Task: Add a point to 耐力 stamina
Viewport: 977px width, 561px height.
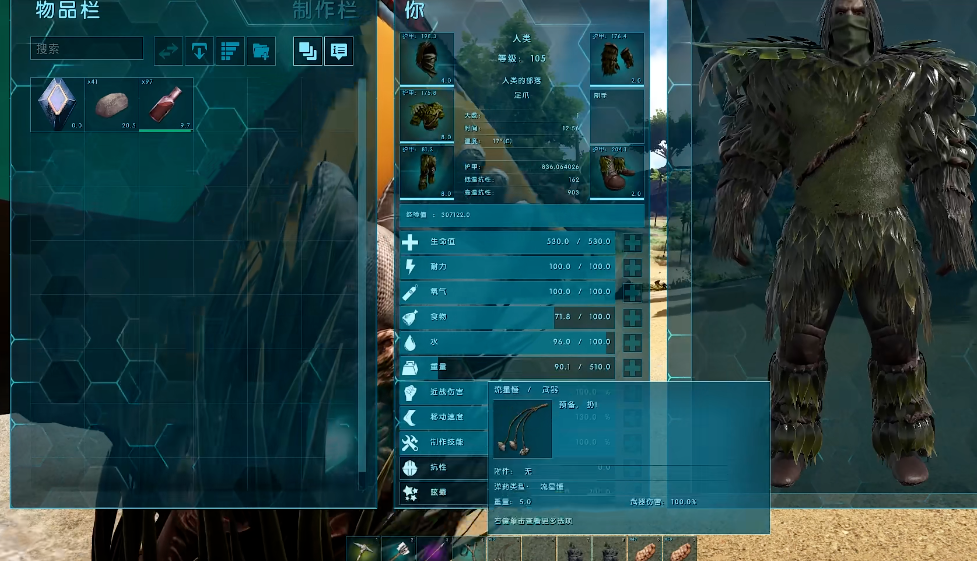Action: click(x=633, y=267)
